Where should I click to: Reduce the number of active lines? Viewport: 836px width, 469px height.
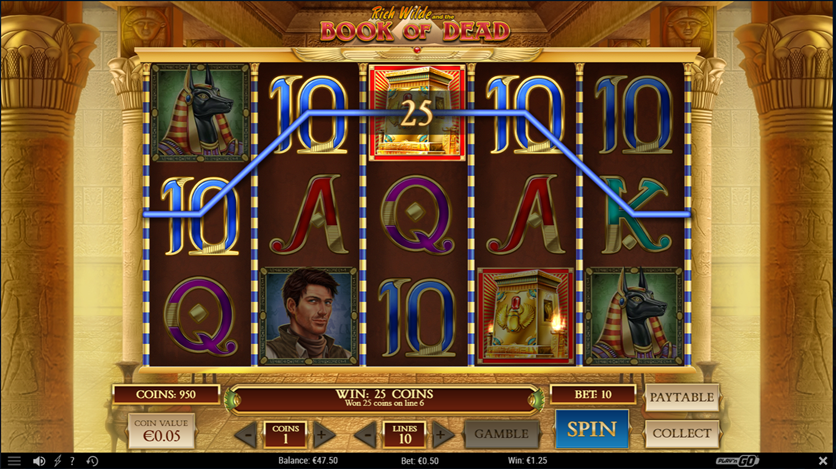[365, 435]
